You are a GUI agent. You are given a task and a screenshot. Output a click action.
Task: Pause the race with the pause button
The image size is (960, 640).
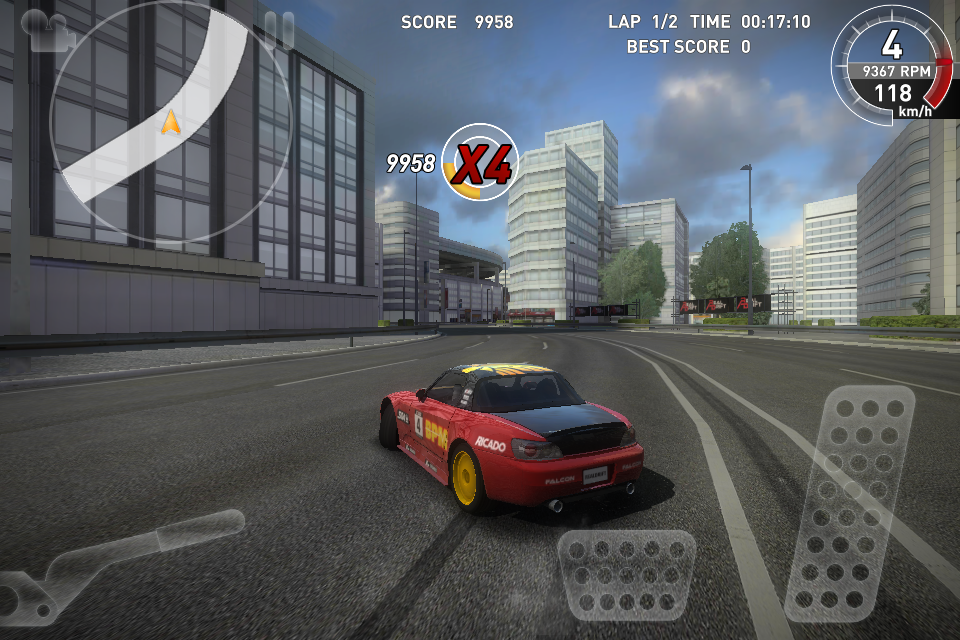coord(279,30)
